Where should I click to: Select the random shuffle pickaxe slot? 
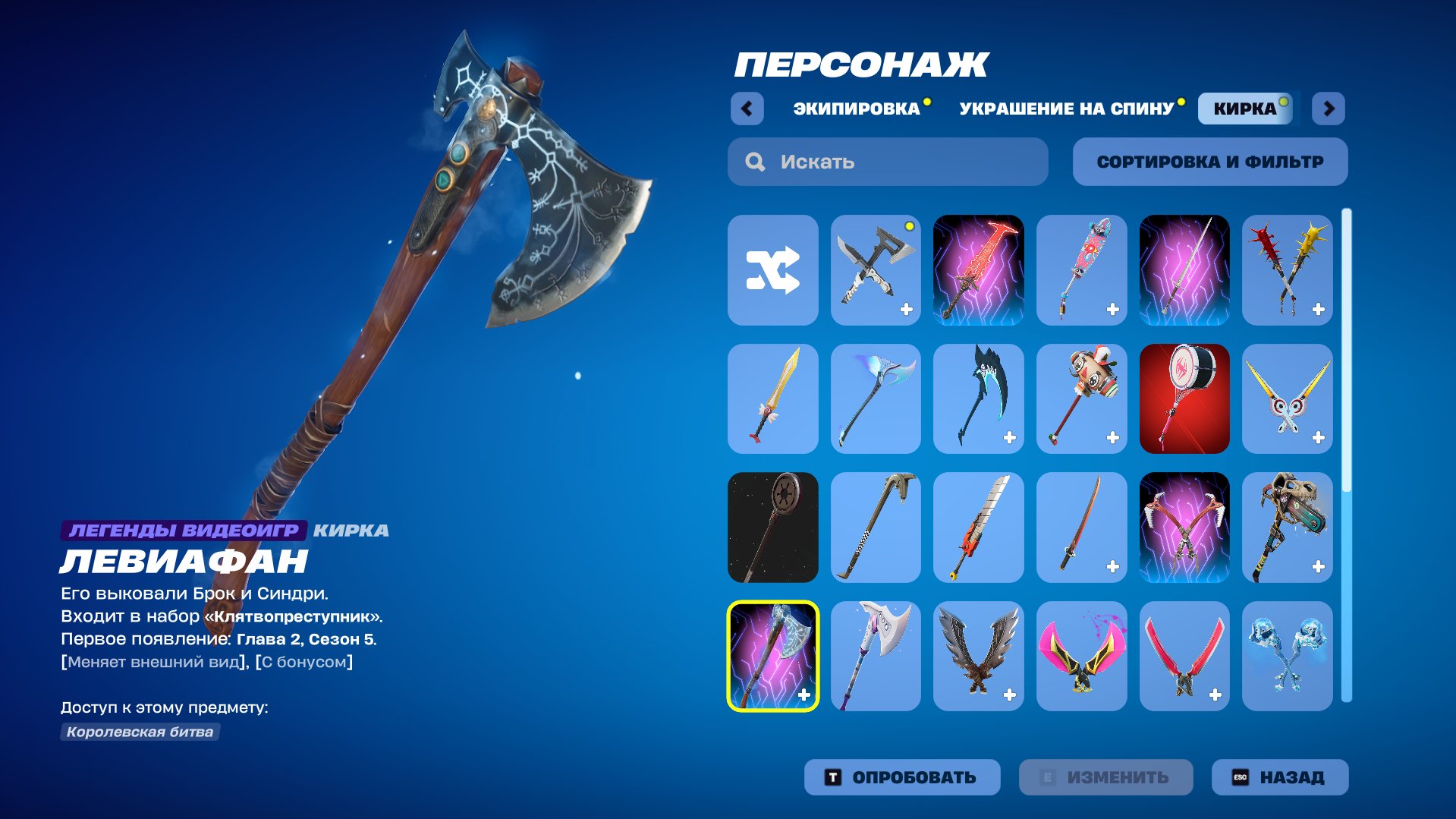pos(772,271)
